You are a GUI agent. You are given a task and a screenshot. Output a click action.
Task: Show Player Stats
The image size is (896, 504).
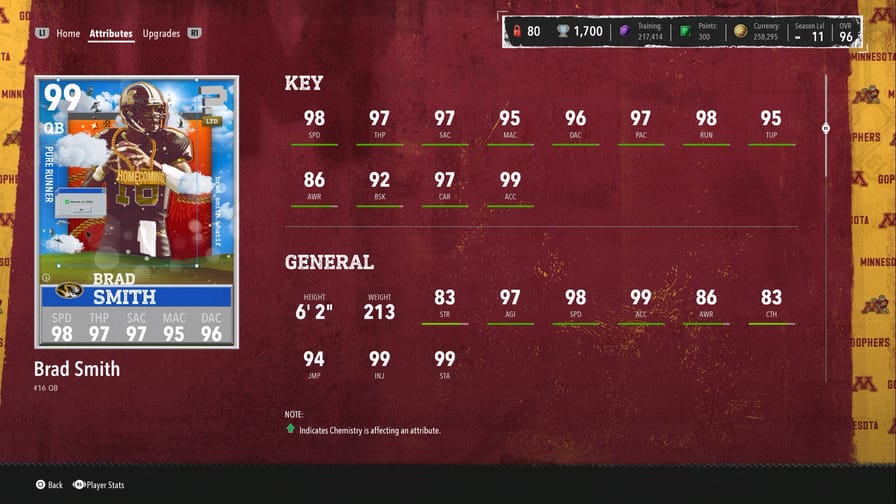[98, 485]
